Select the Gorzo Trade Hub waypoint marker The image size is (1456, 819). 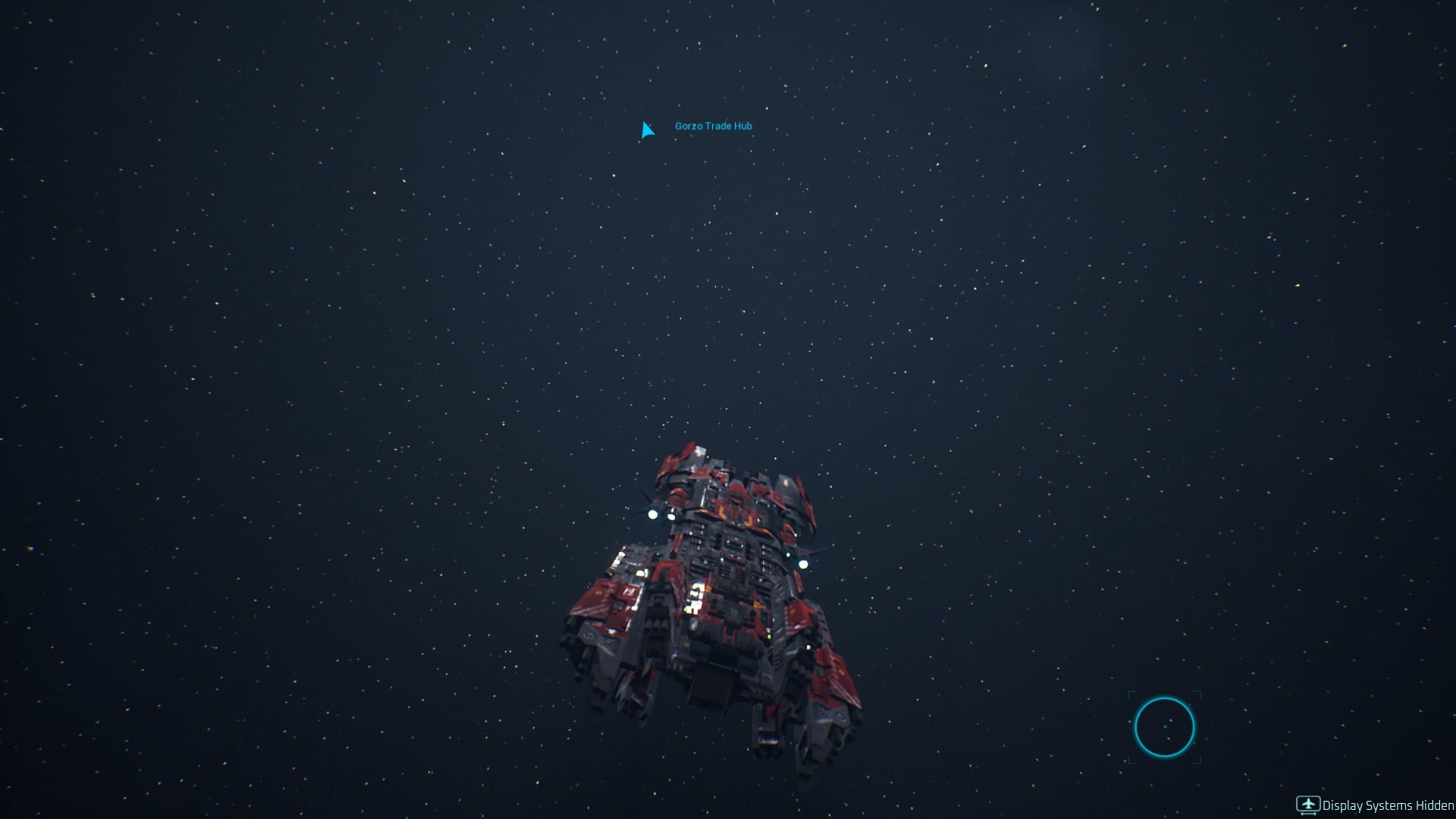647,130
